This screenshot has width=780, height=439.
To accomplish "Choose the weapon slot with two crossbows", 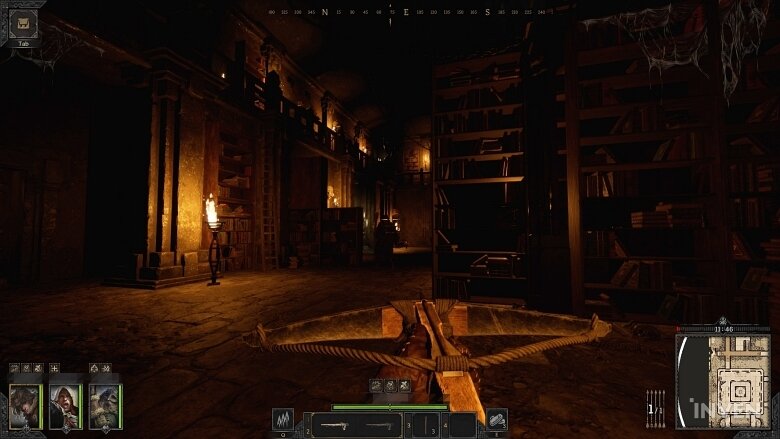I will 356,425.
